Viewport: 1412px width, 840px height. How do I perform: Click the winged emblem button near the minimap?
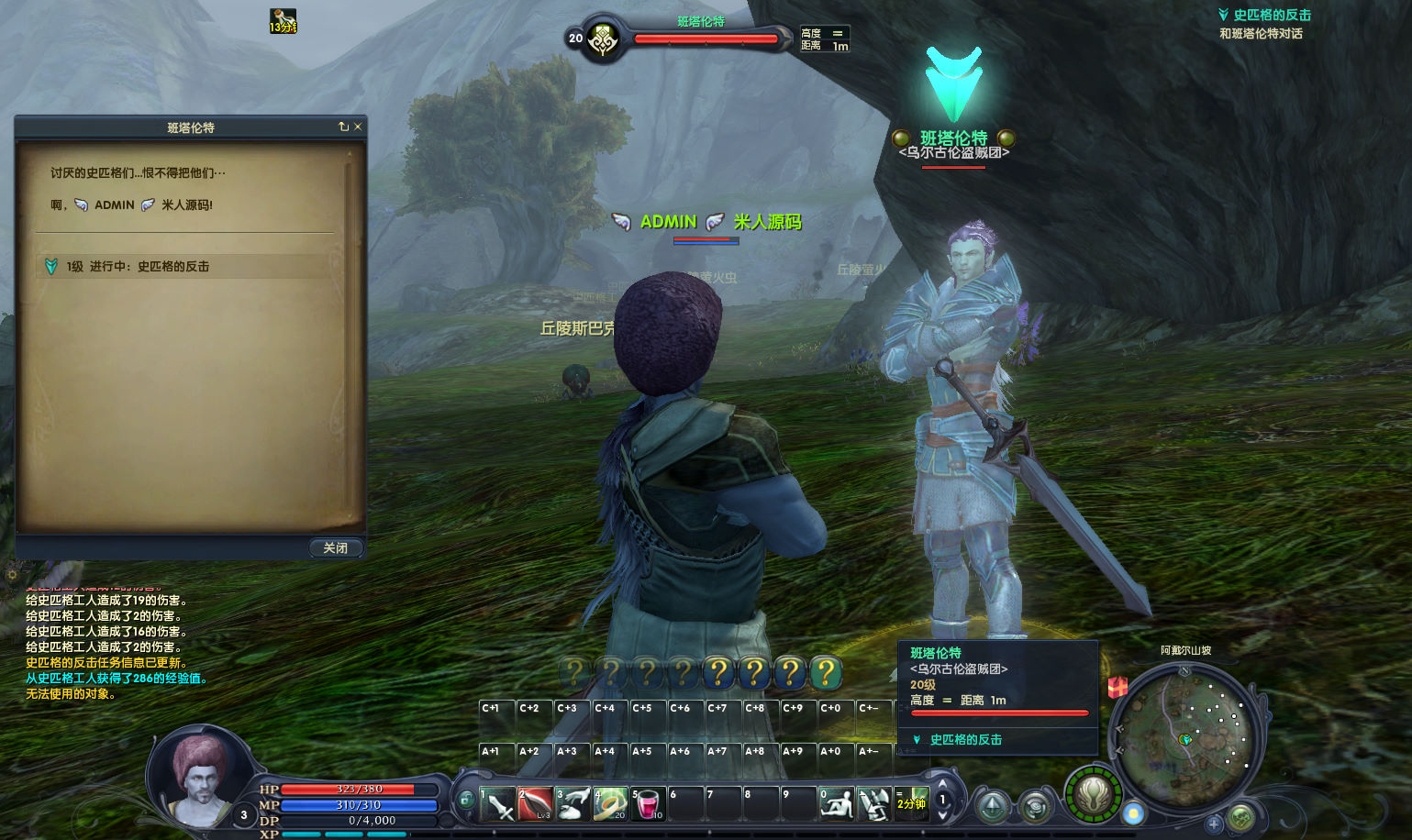point(1094,794)
